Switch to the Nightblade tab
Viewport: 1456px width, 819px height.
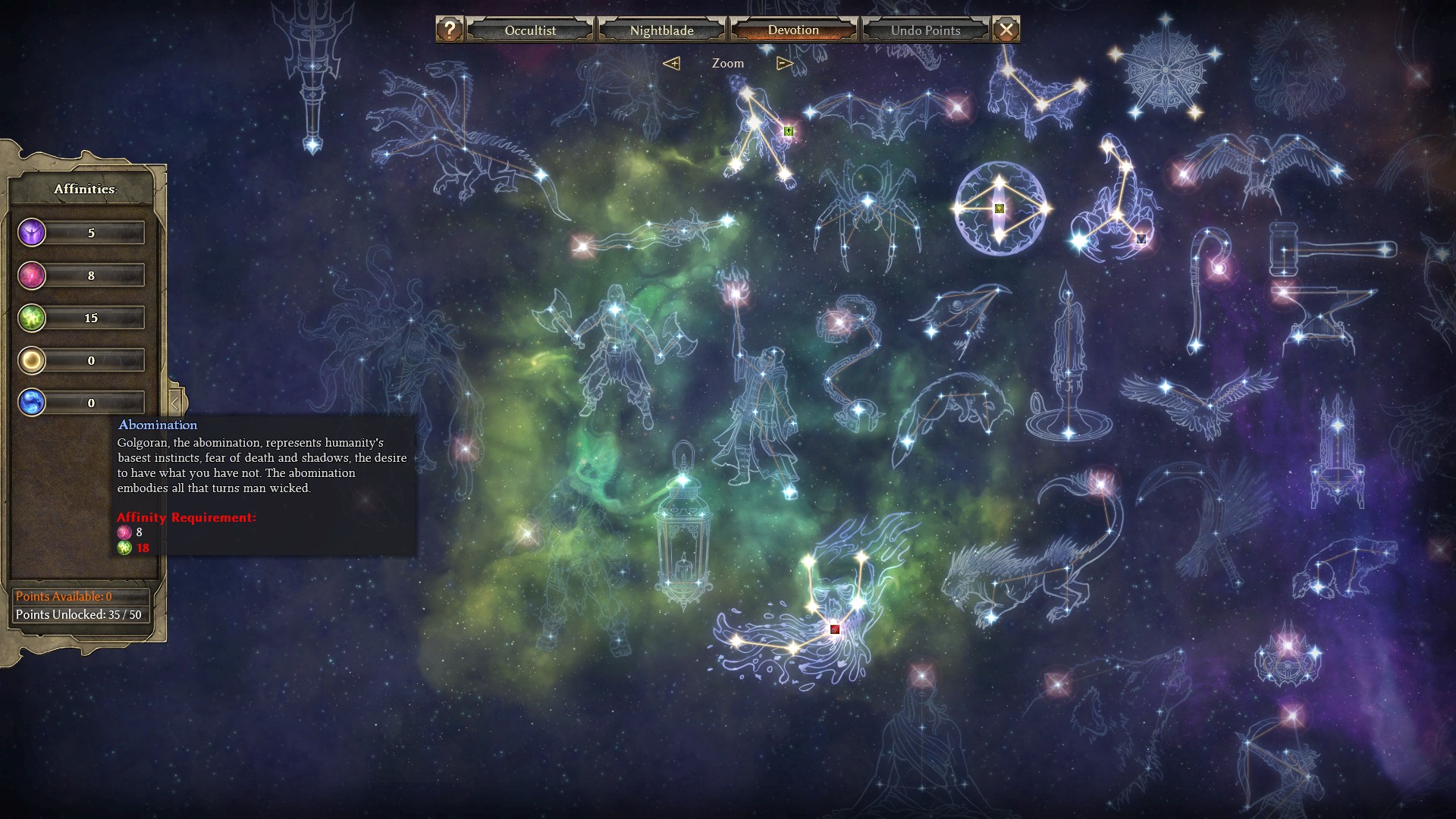[x=661, y=30]
